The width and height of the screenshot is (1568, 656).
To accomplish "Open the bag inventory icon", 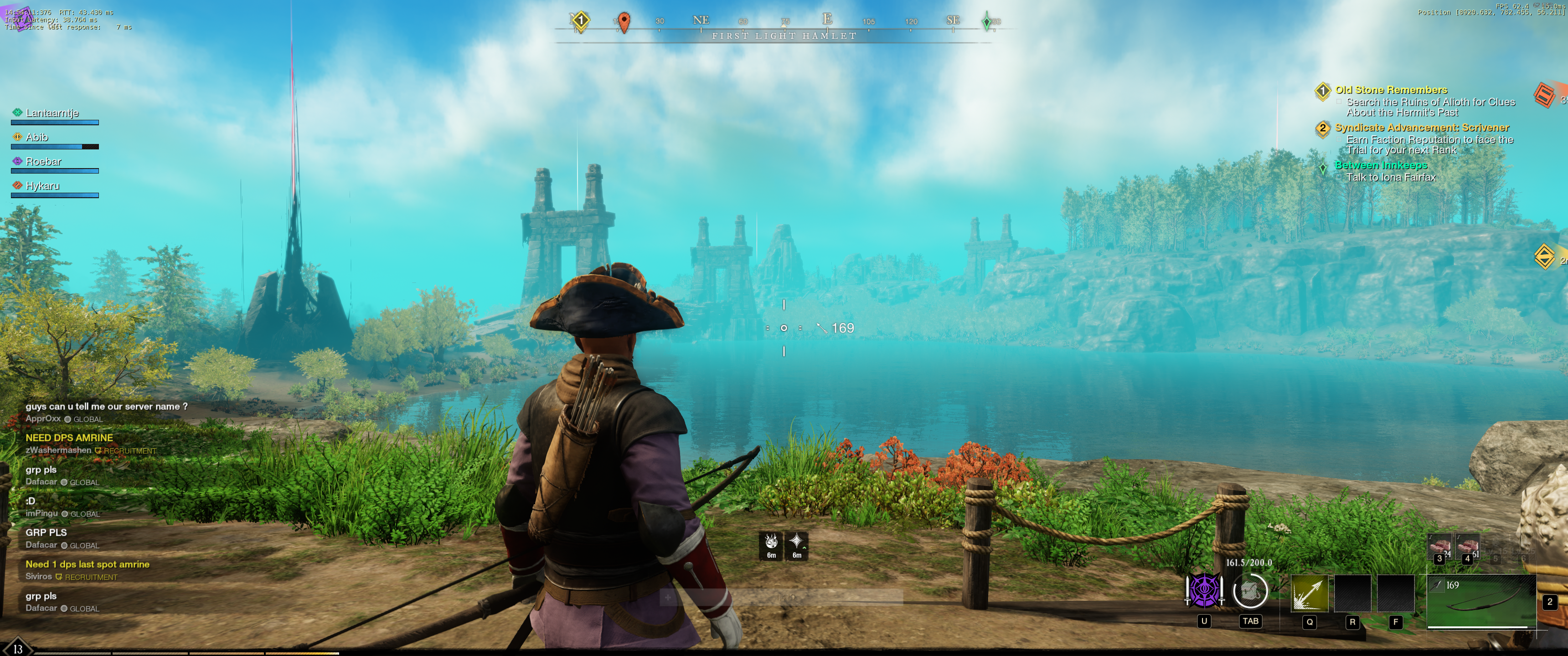I will [x=1250, y=591].
